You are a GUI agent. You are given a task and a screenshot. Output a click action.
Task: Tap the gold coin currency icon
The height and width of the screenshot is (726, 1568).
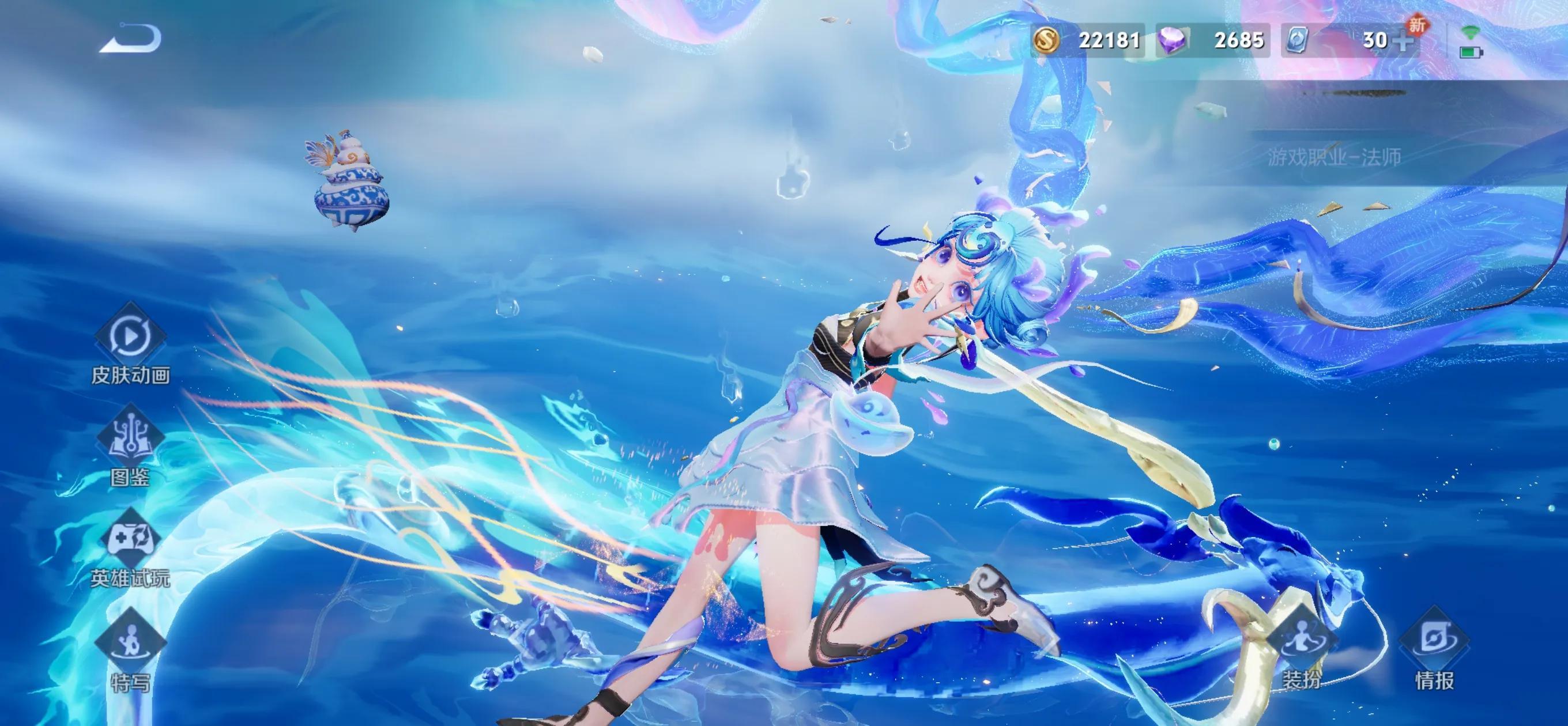(x=1047, y=40)
